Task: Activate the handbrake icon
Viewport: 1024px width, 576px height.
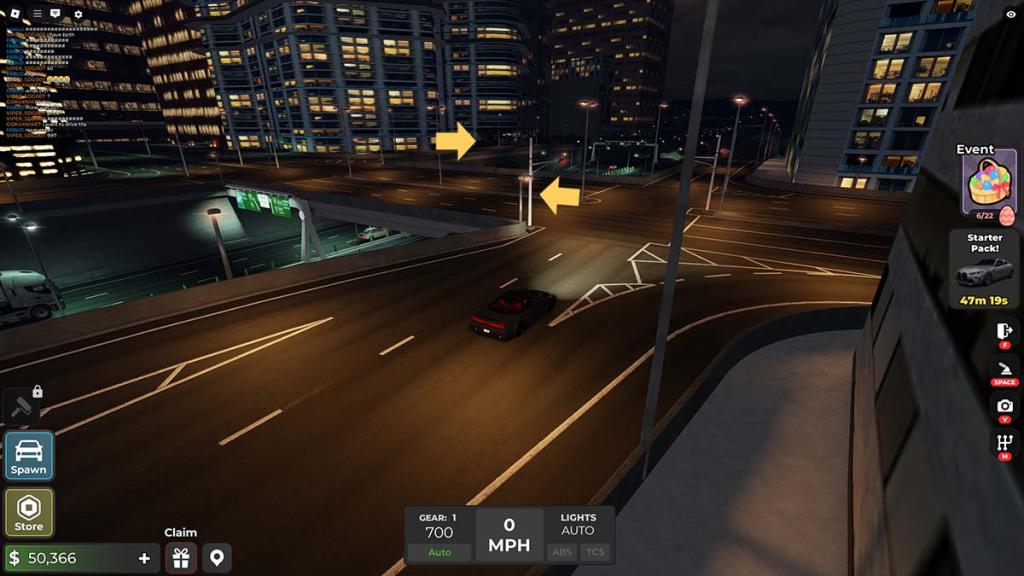Action: click(x=1004, y=368)
